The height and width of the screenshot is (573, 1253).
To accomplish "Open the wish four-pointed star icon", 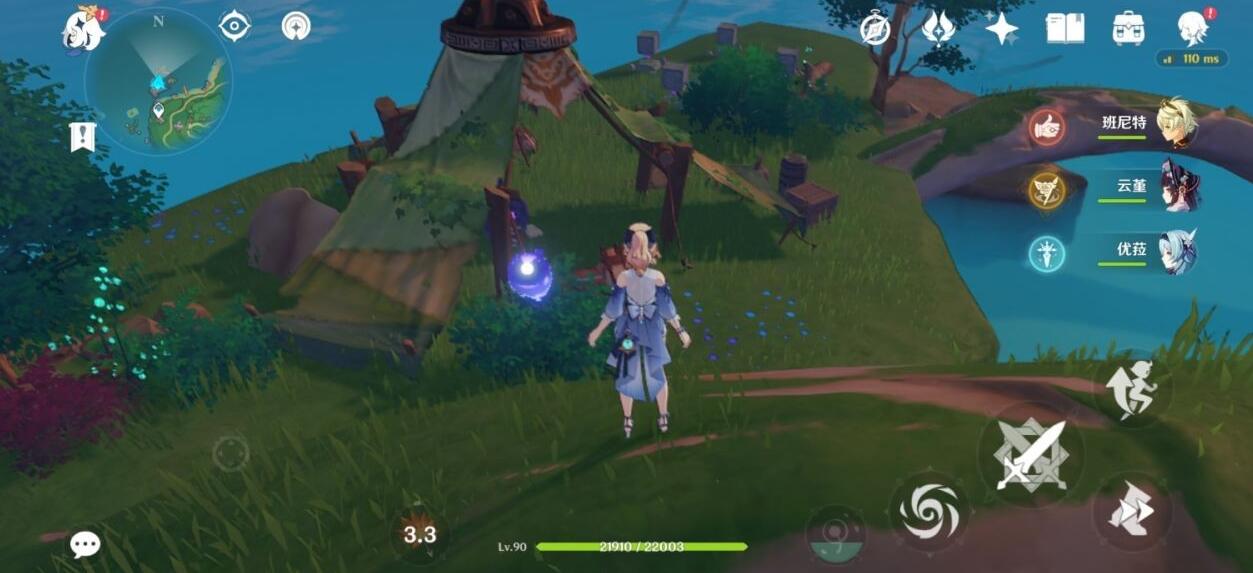I will pyautogui.click(x=1001, y=28).
